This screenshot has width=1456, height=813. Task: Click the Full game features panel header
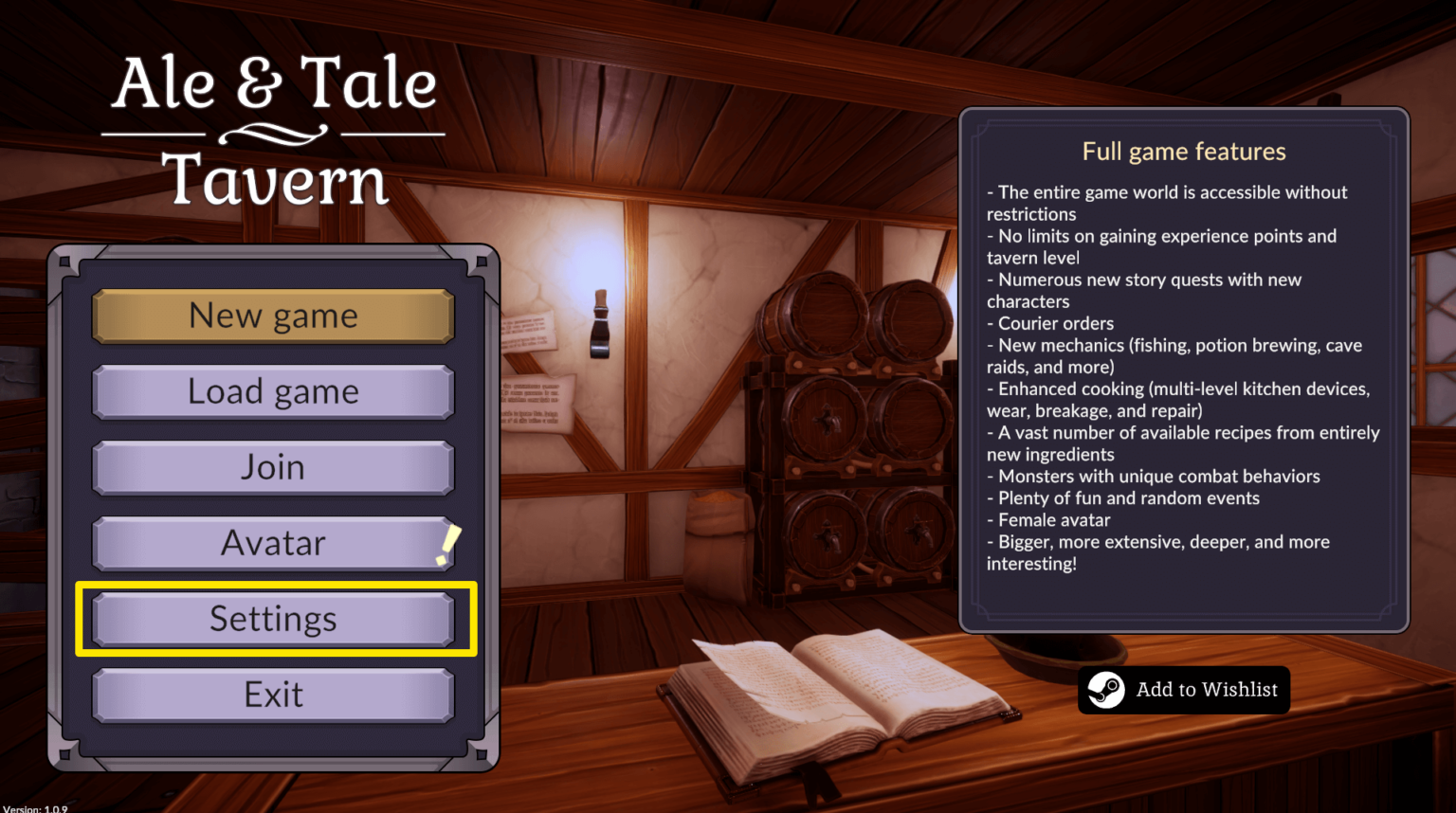1183,151
